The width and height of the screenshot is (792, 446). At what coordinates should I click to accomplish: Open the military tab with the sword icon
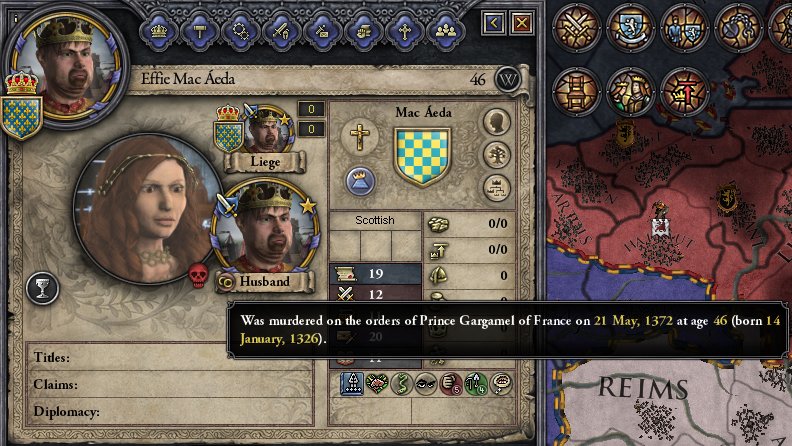(281, 28)
